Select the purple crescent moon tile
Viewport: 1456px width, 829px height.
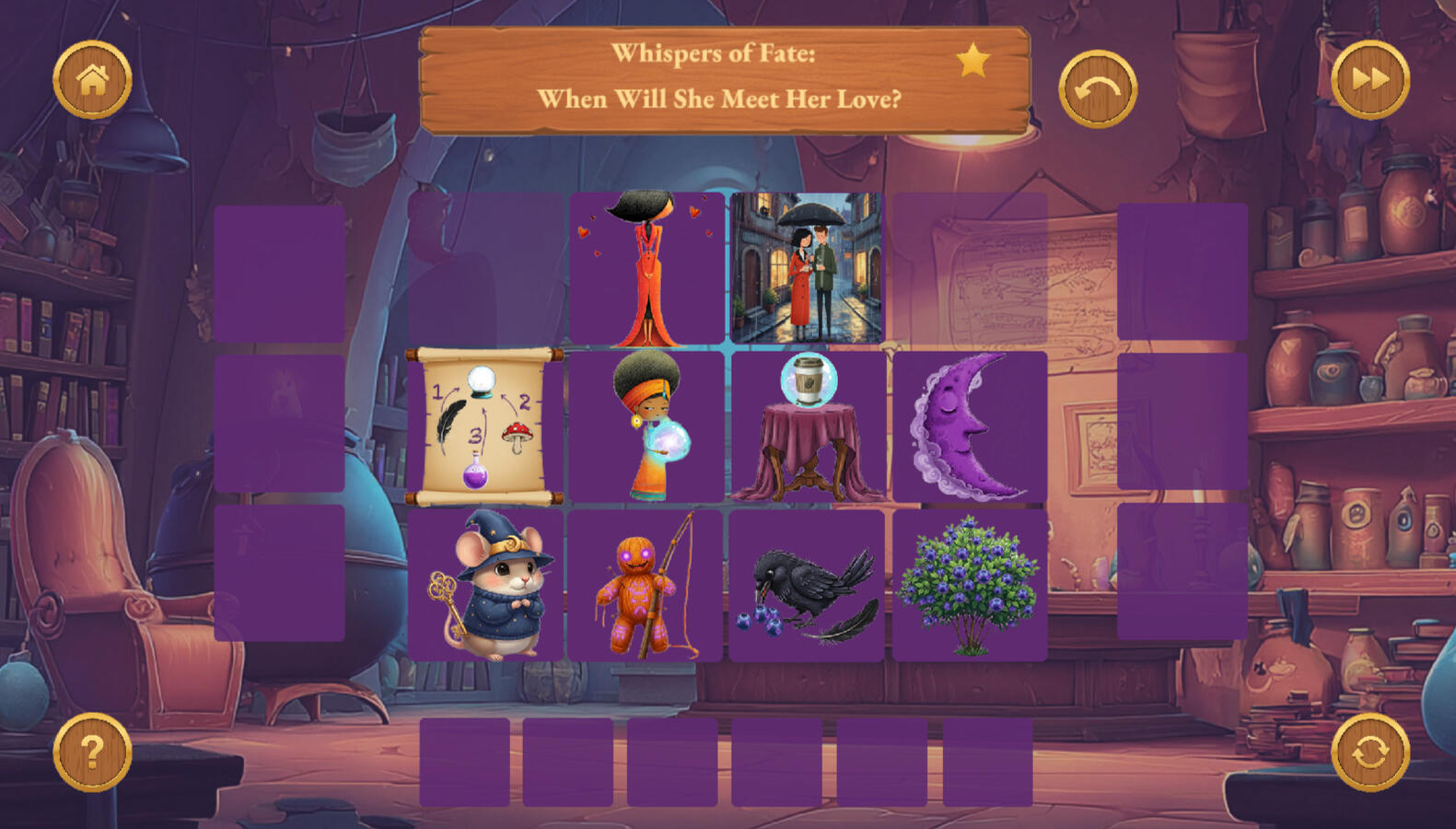969,427
